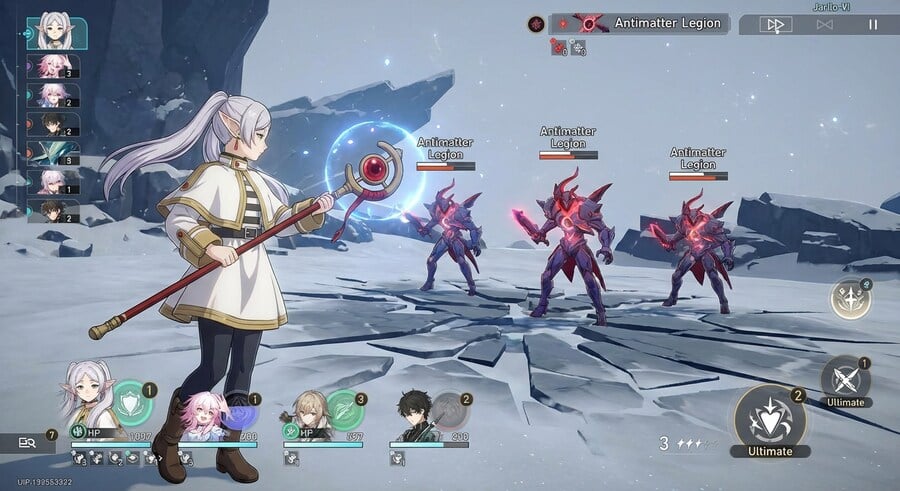Toggle the double-speed fast forward button
This screenshot has height=491, width=900.
pyautogui.click(x=773, y=24)
